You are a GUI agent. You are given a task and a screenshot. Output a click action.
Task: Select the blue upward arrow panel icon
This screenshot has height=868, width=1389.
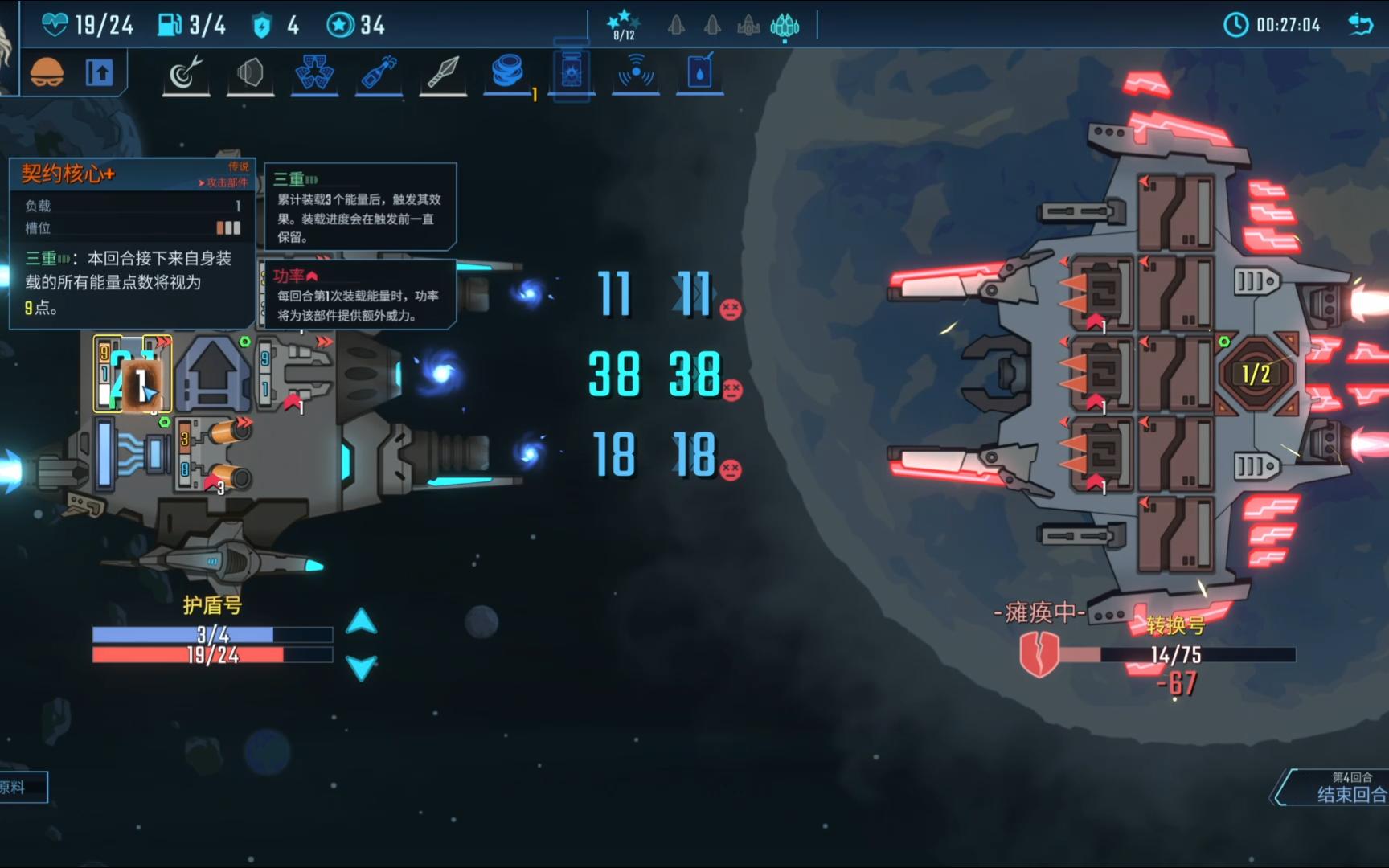coord(100,73)
